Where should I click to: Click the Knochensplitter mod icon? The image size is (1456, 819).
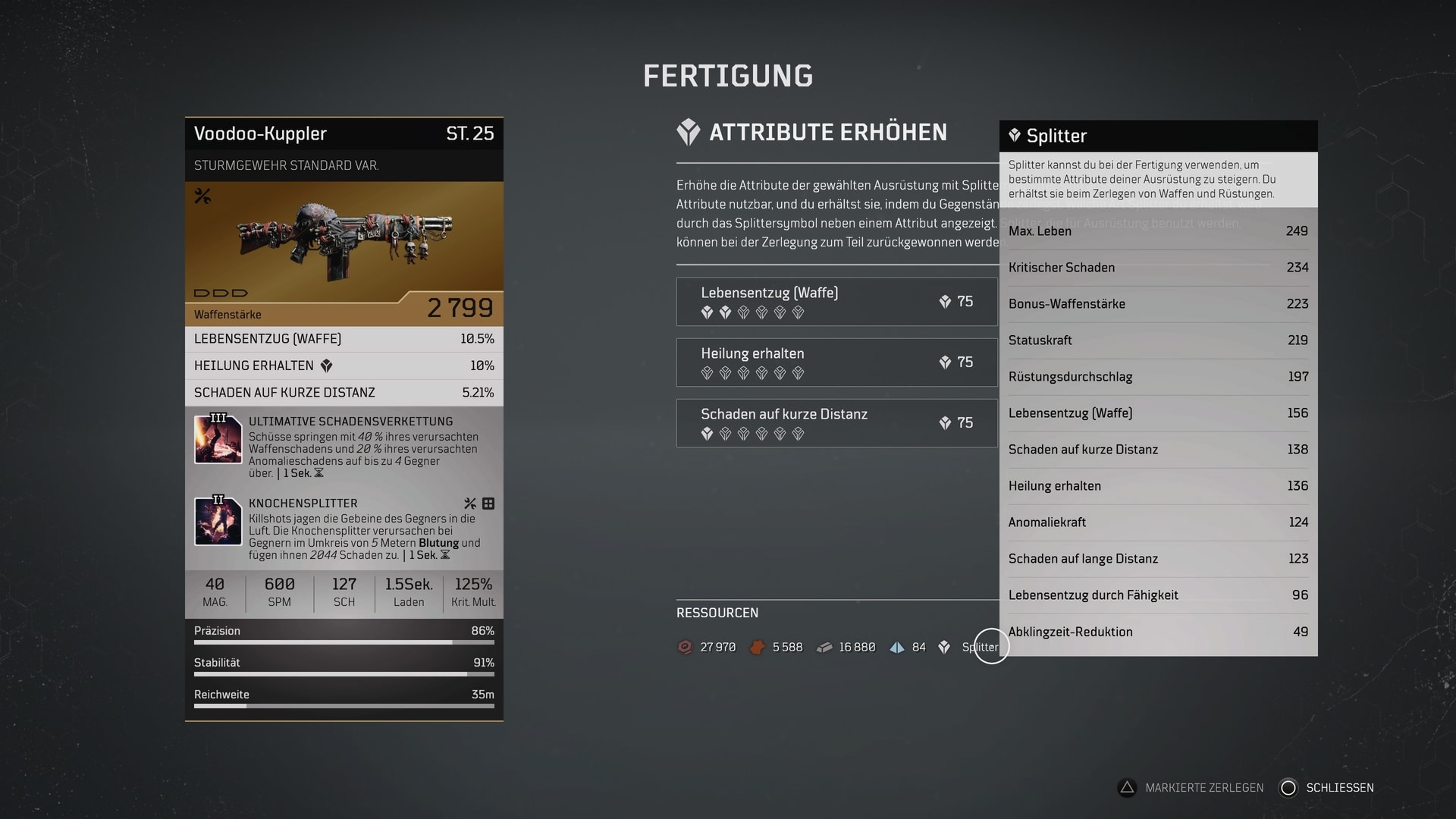(218, 520)
